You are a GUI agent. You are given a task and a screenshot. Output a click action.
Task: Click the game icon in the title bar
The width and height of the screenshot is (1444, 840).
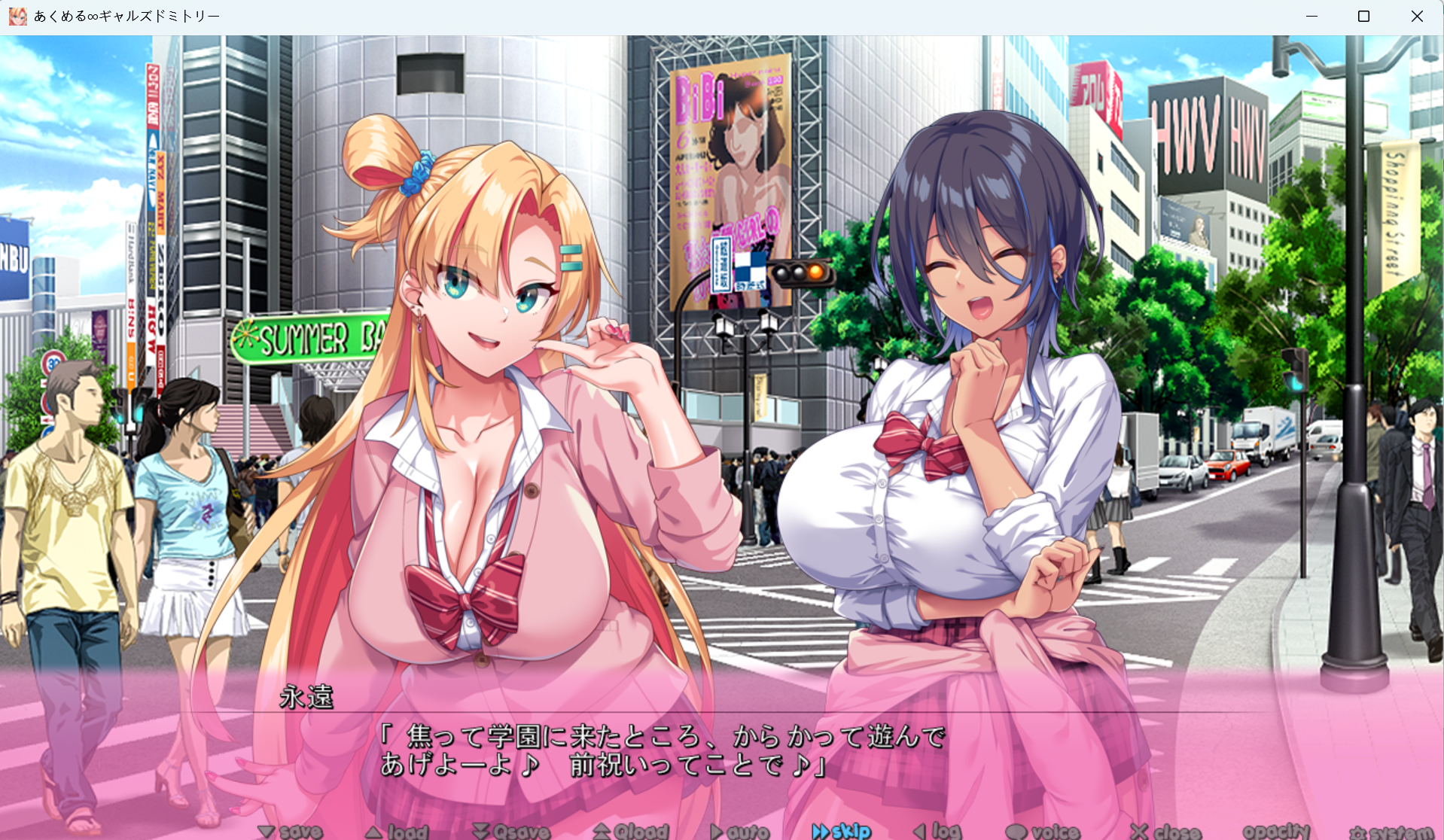pos(17,16)
